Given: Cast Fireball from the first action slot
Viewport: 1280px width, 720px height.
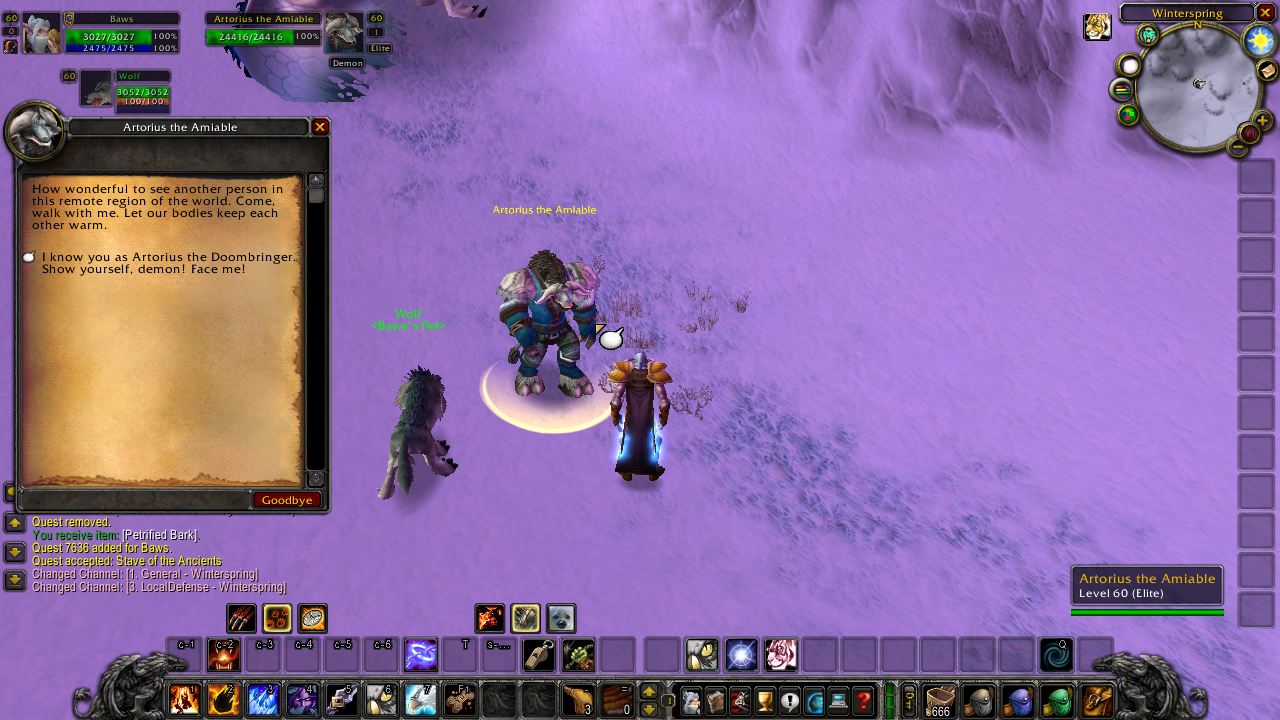Looking at the screenshot, I should pyautogui.click(x=184, y=700).
